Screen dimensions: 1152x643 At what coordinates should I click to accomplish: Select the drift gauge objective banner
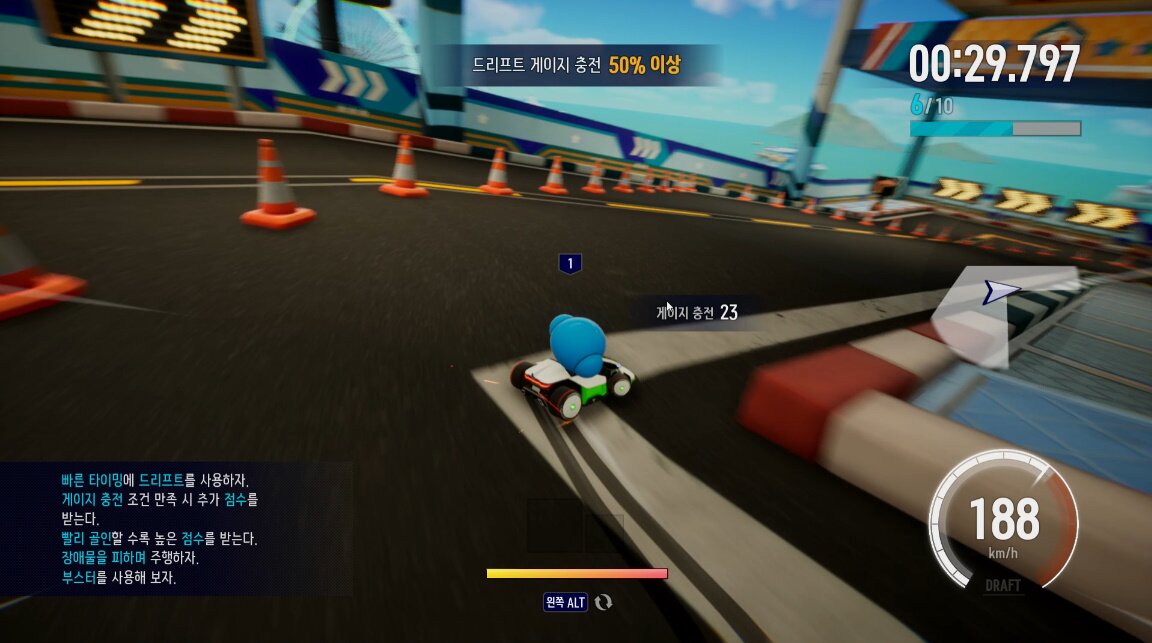pyautogui.click(x=577, y=66)
